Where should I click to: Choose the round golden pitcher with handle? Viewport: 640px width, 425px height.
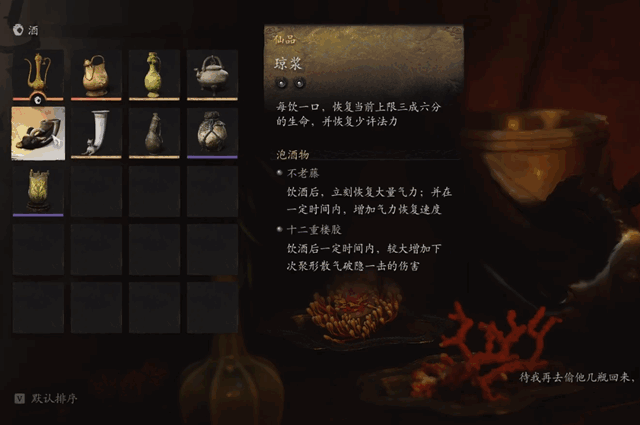96,75
